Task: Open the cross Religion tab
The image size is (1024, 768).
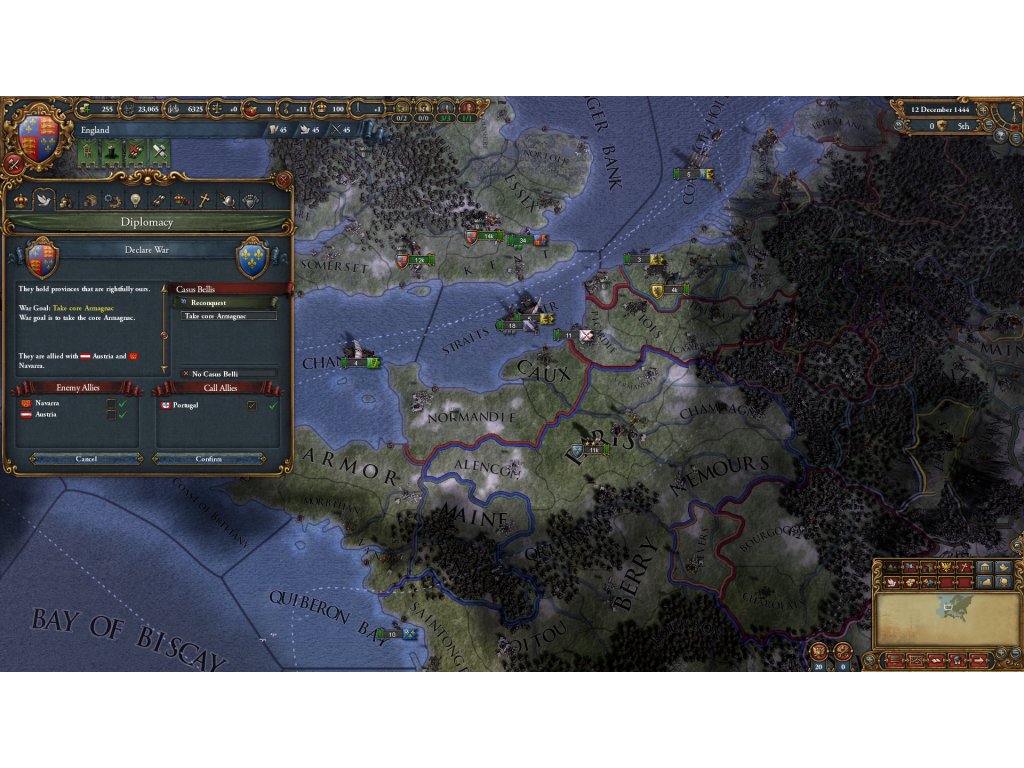Action: click(204, 200)
